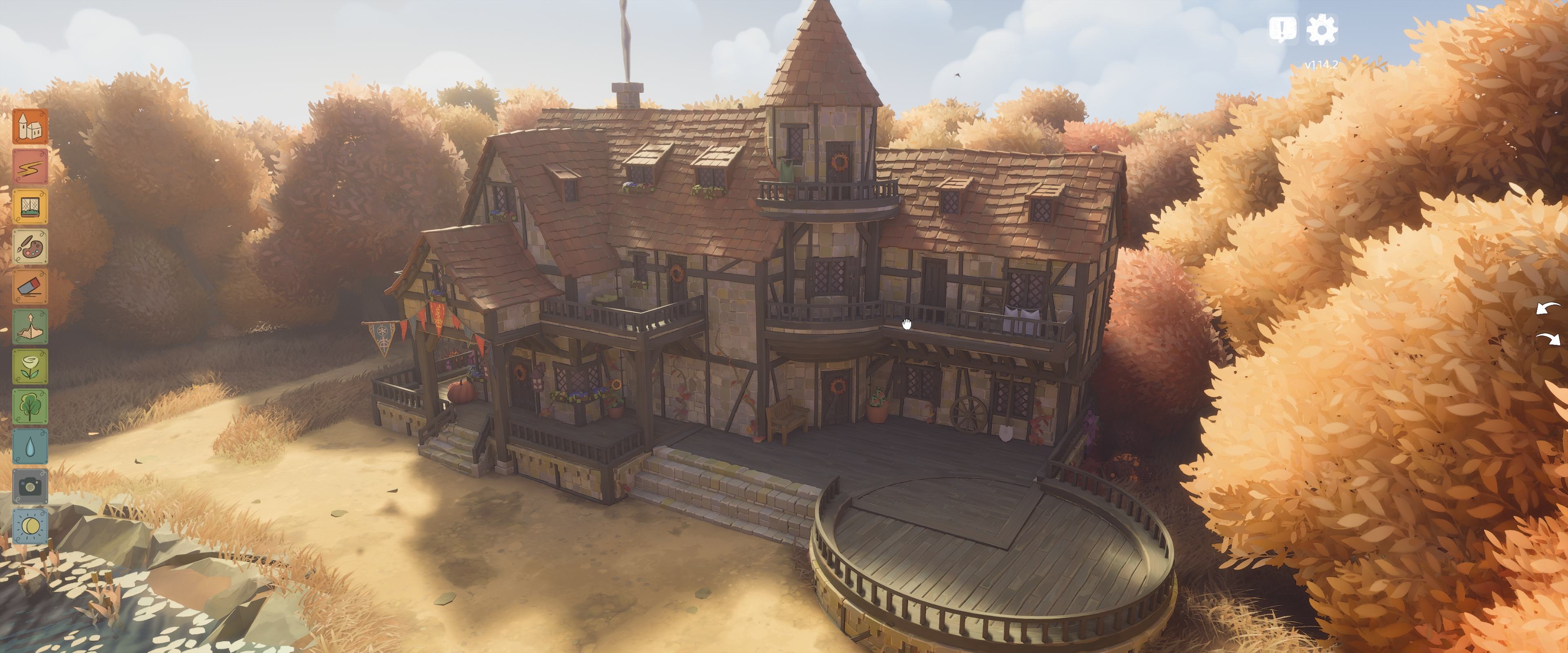Open the feedback speech bubble
This screenshot has height=653, width=1568.
(1283, 29)
